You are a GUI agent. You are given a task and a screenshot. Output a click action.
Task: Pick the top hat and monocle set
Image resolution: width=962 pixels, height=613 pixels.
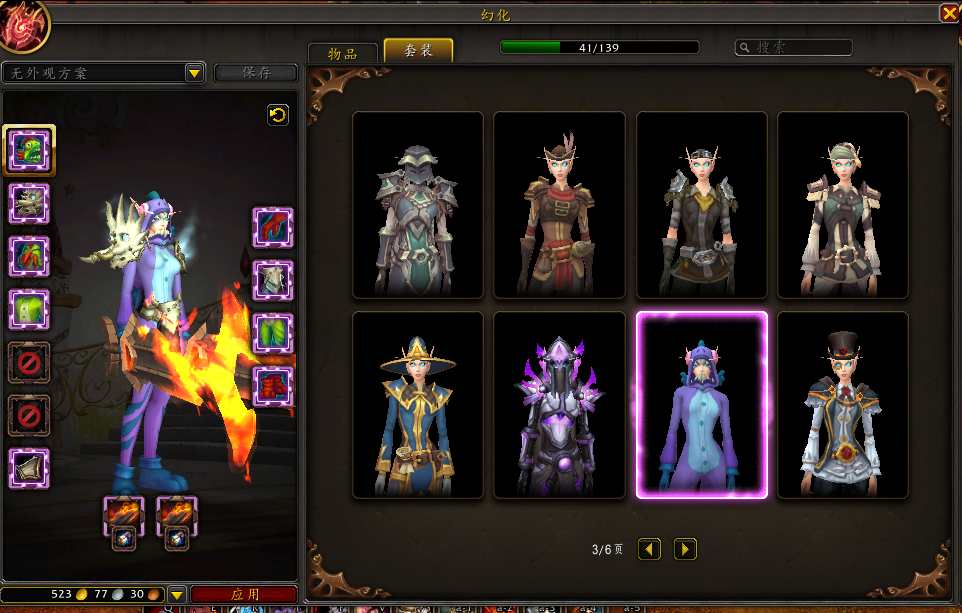[843, 404]
